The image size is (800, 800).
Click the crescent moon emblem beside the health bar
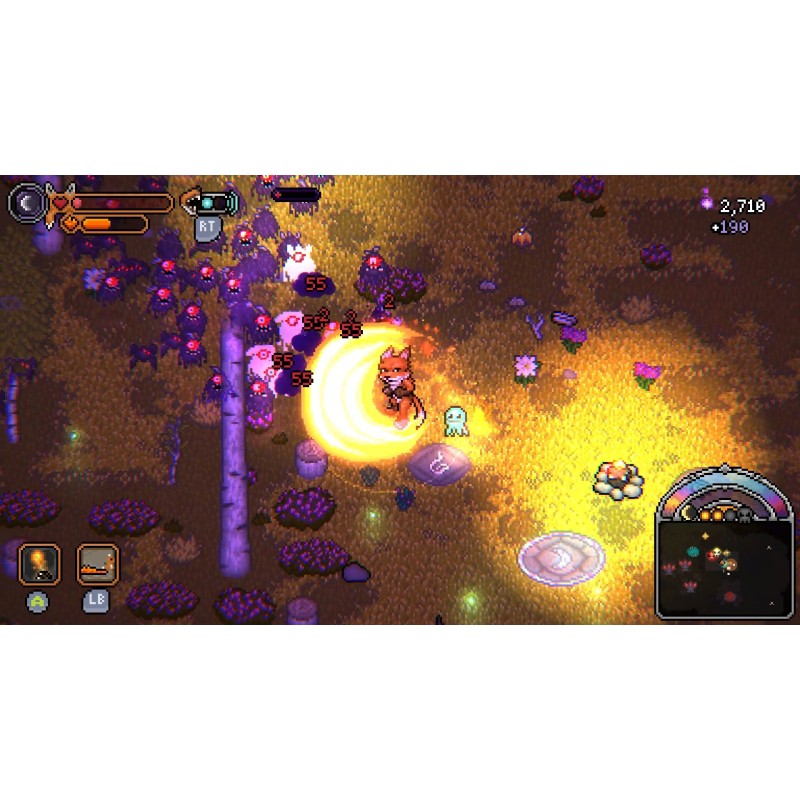point(27,202)
